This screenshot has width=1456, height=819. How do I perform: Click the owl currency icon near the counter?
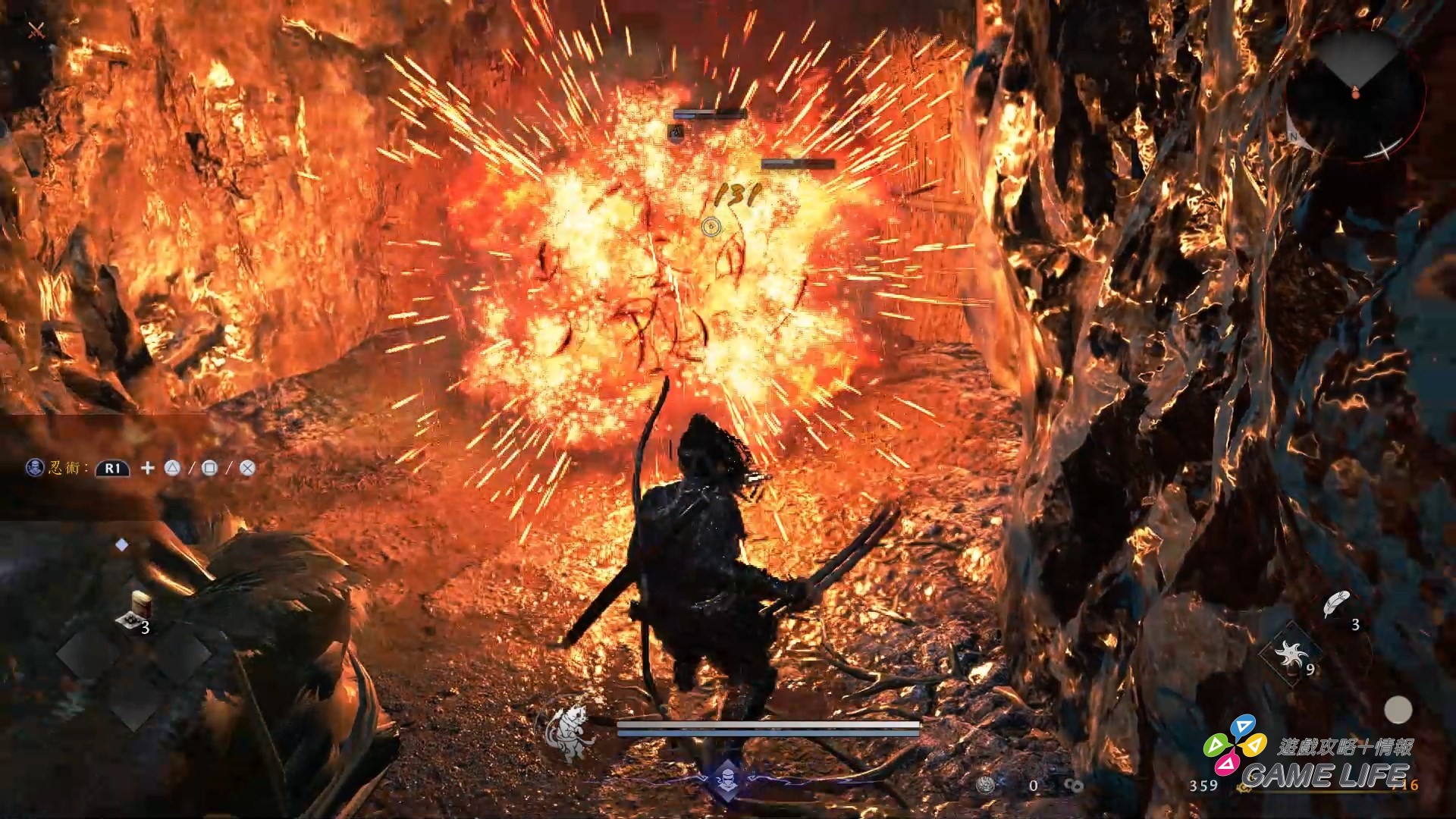(985, 784)
